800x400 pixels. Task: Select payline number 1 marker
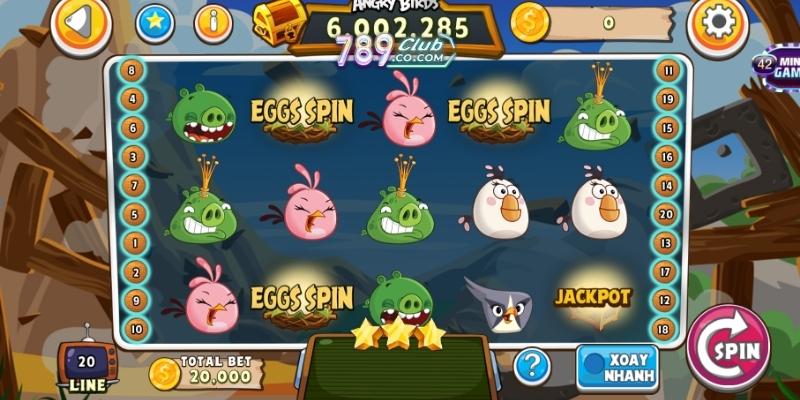pos(131,243)
